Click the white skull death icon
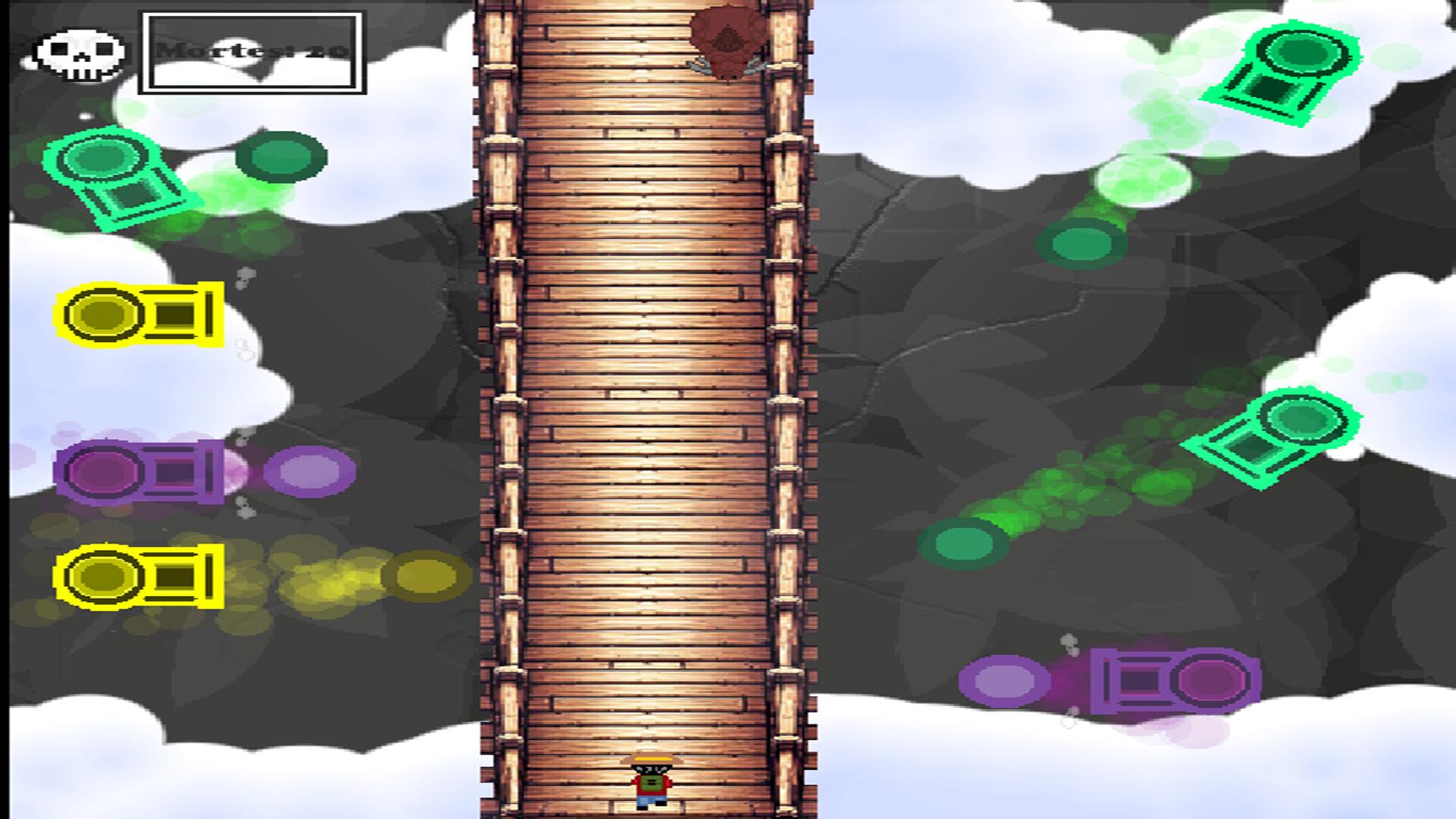Screen dimensions: 1456x819 [x=78, y=52]
